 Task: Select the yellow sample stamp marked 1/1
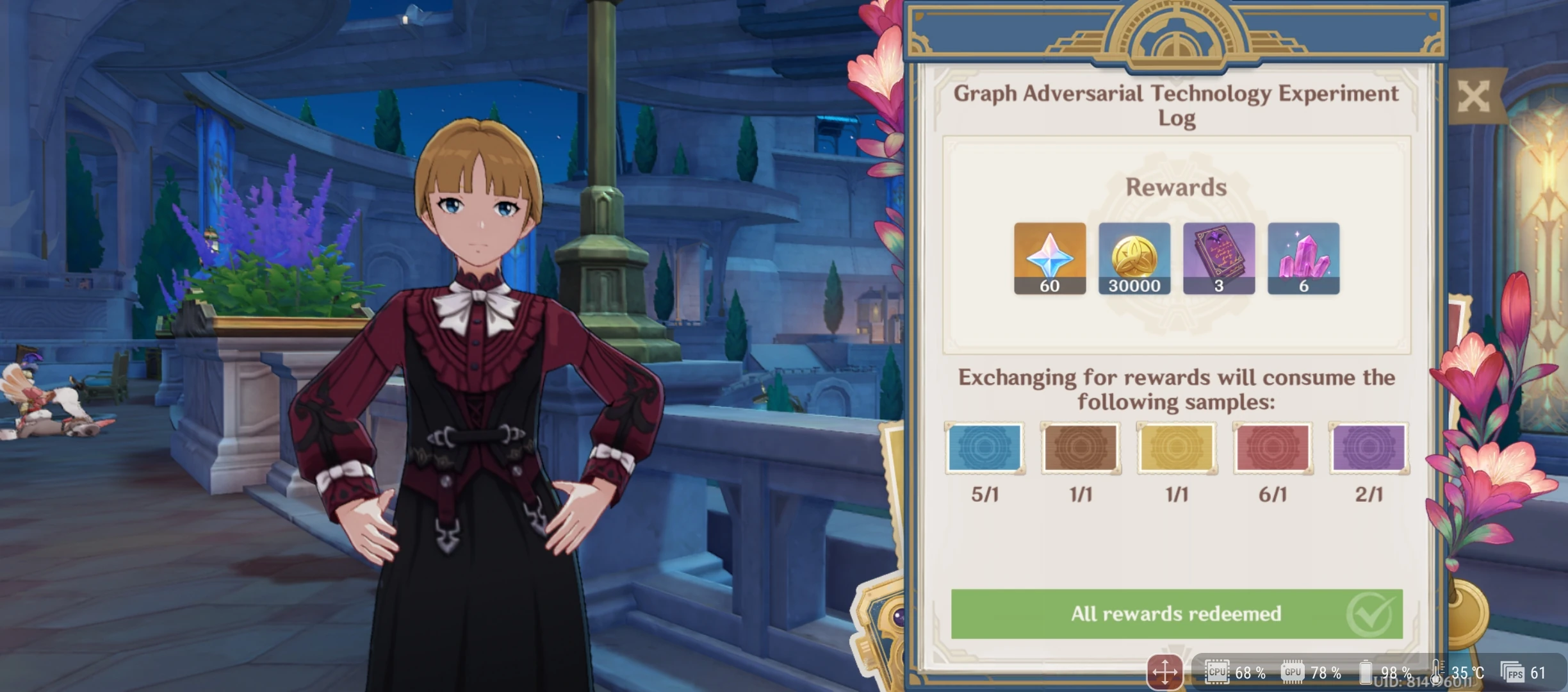click(1177, 447)
